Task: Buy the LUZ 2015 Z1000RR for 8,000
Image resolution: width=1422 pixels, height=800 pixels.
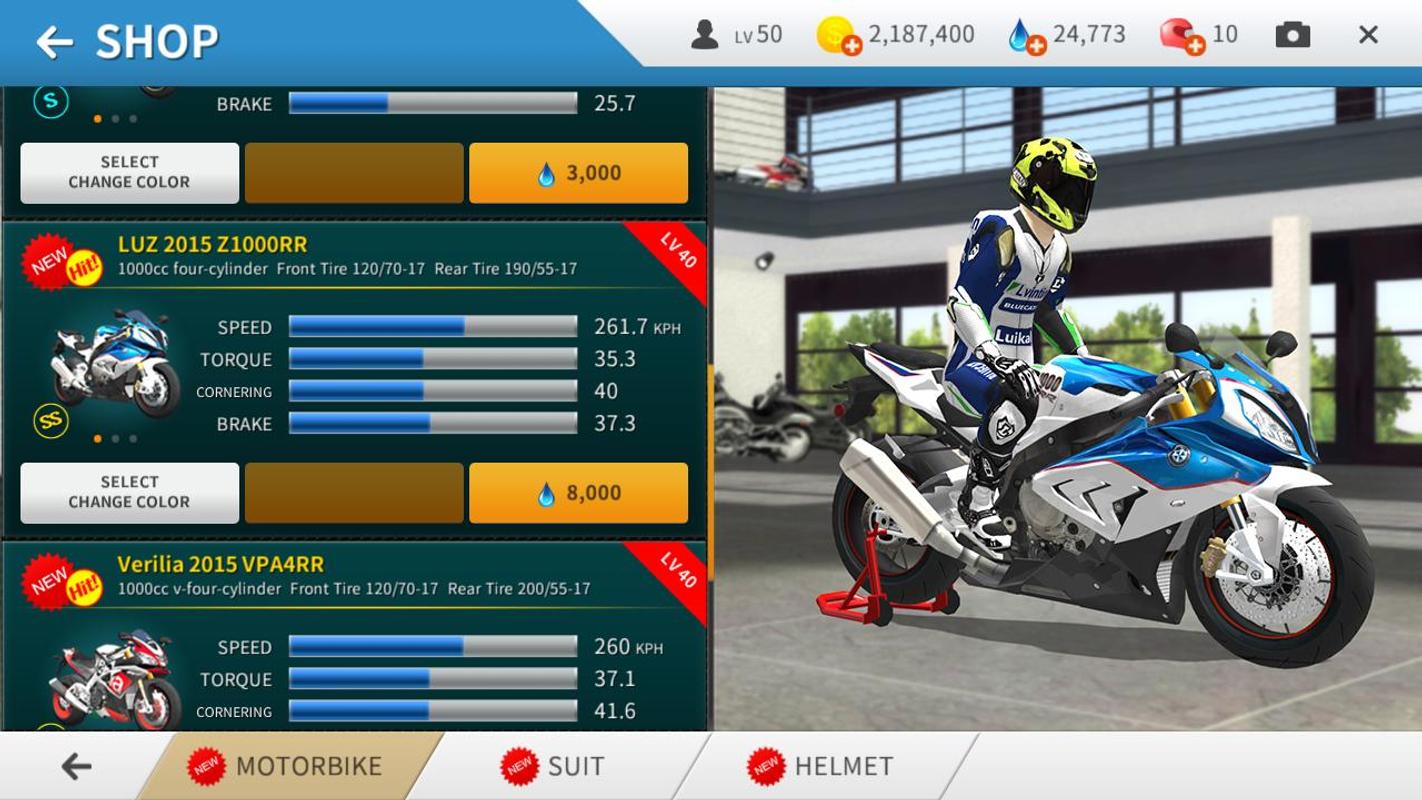Action: pos(578,492)
